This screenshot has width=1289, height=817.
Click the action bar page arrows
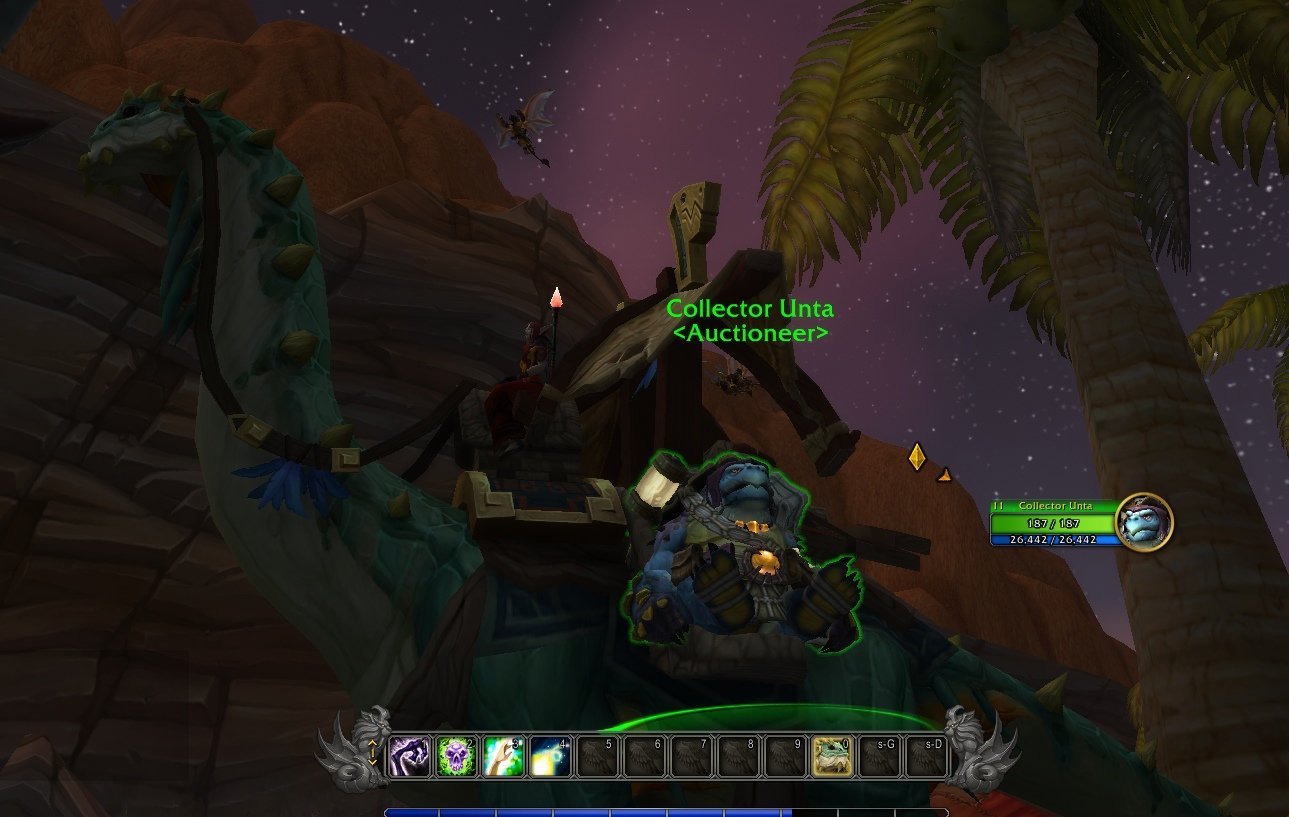pos(373,752)
